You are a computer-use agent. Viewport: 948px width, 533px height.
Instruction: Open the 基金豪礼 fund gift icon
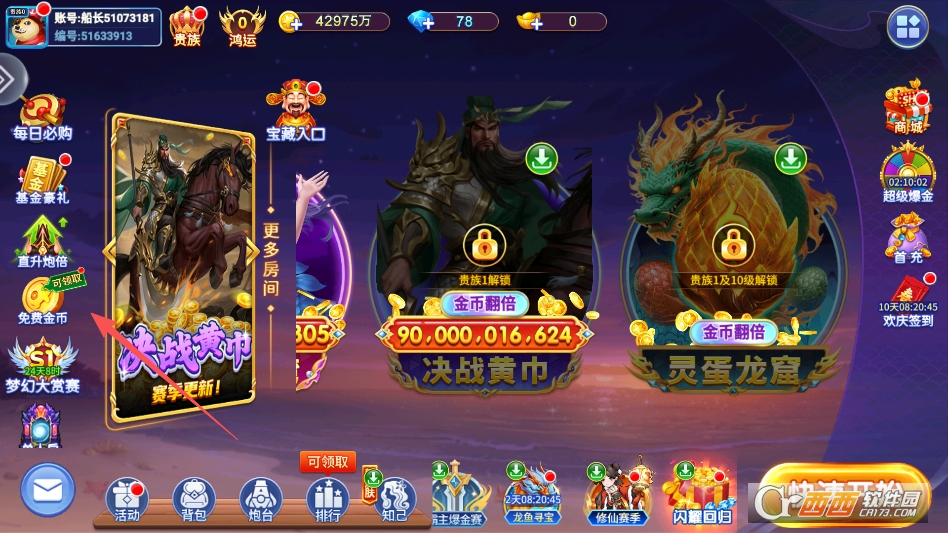coord(42,178)
